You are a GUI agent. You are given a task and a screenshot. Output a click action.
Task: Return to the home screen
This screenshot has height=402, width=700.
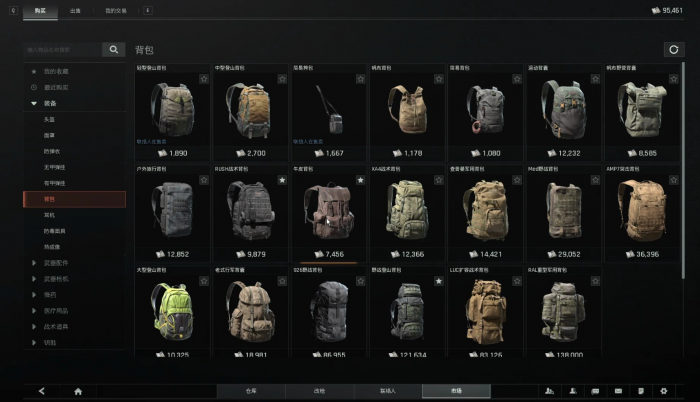click(78, 390)
